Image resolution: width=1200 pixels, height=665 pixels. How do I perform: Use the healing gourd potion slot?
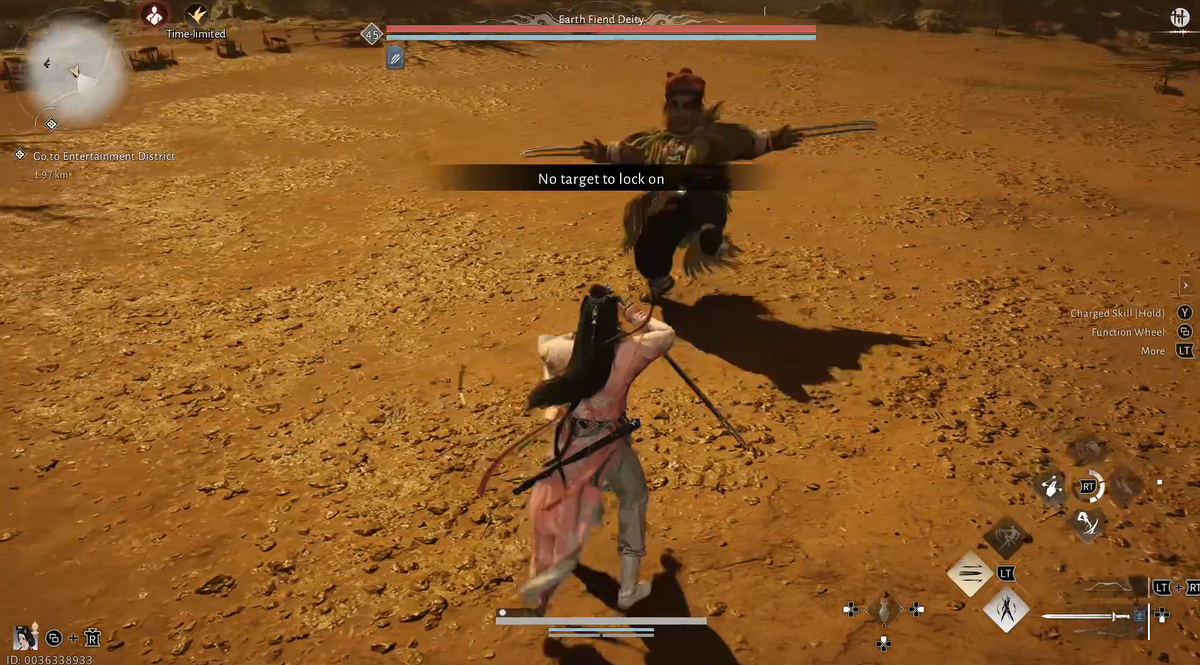point(883,609)
